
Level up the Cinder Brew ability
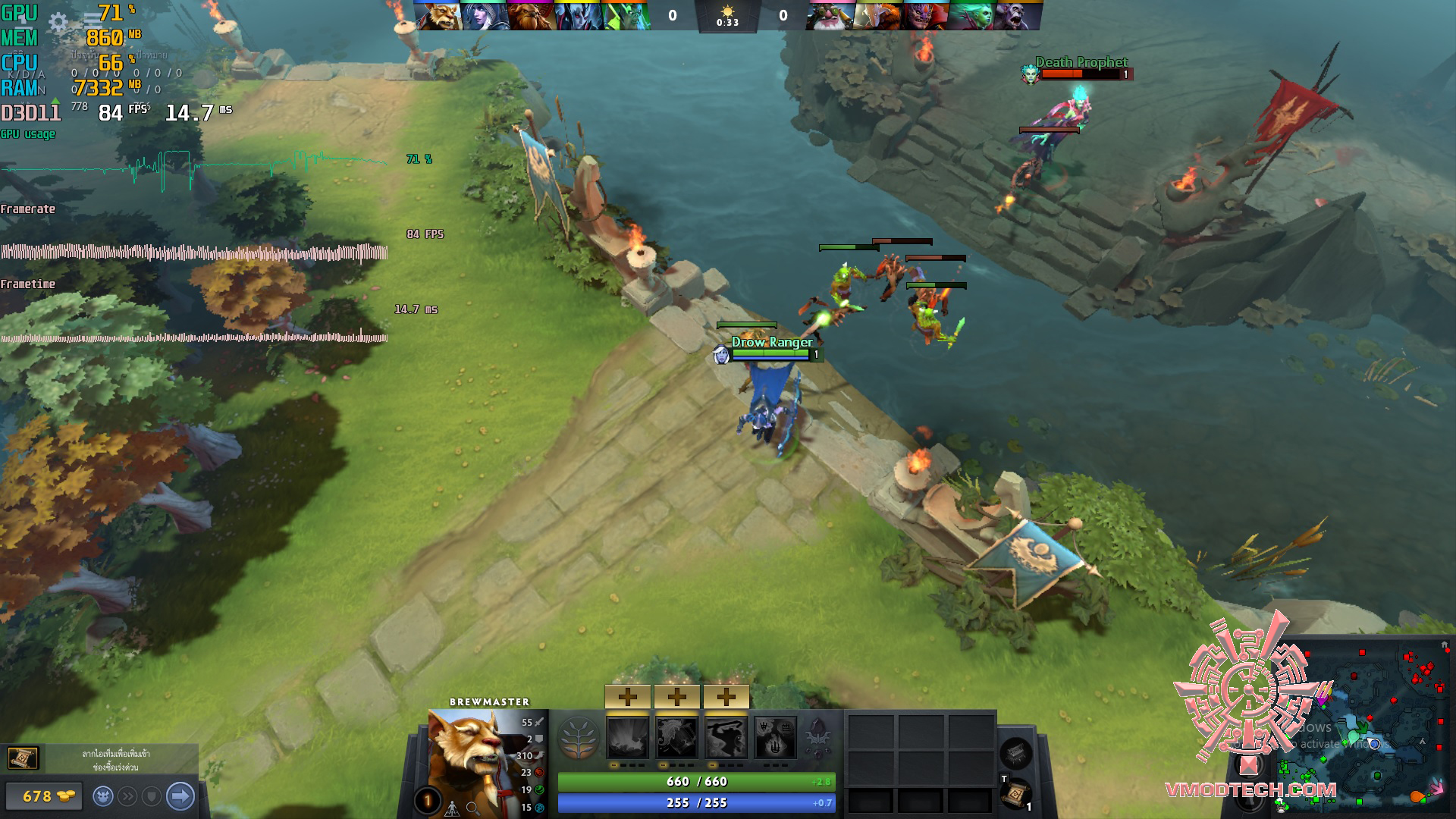676,696
